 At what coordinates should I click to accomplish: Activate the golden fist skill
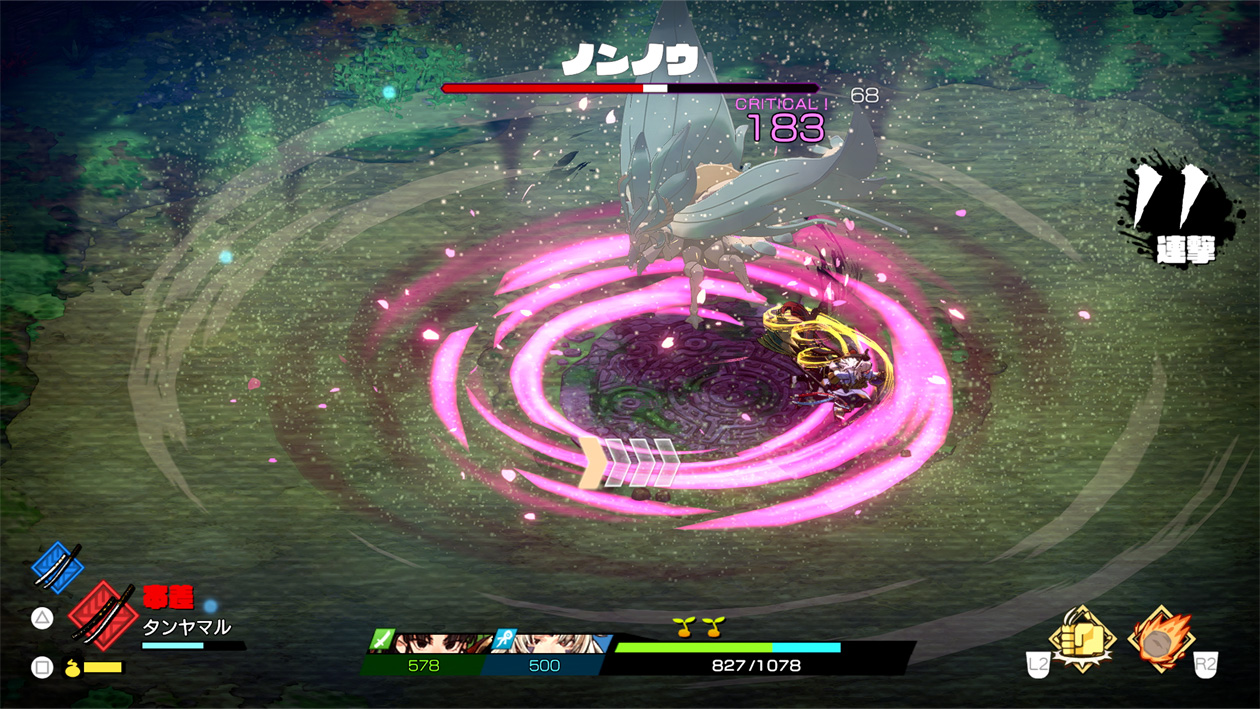[x=1082, y=638]
